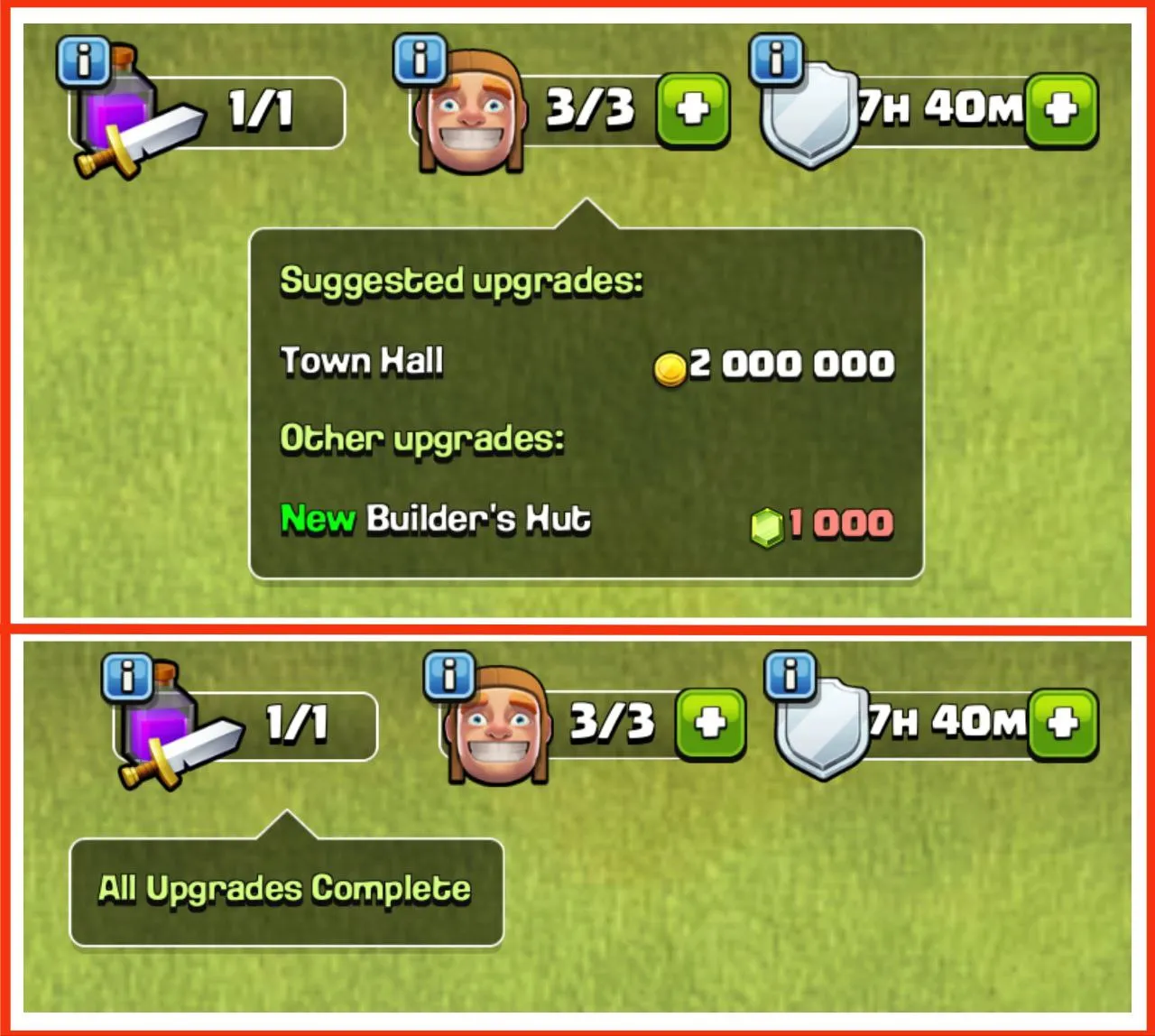Select the Builder face icon
The image size is (1155, 1036).
[x=469, y=113]
